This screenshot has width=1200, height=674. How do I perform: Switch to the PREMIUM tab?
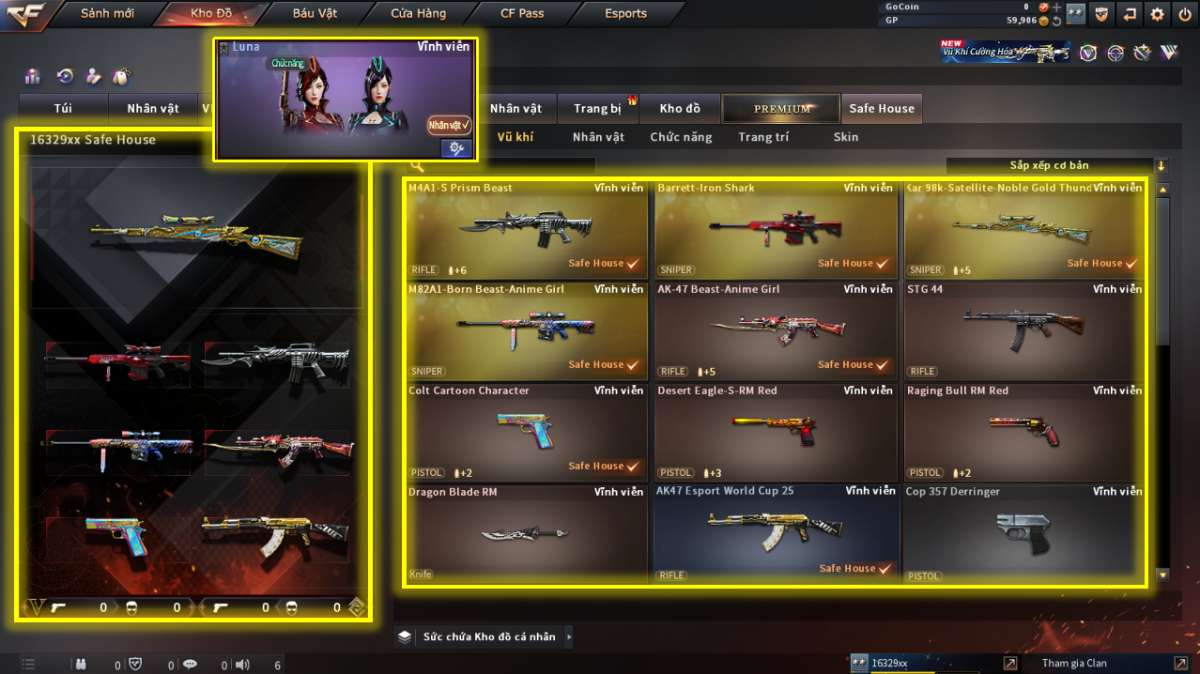coord(782,109)
